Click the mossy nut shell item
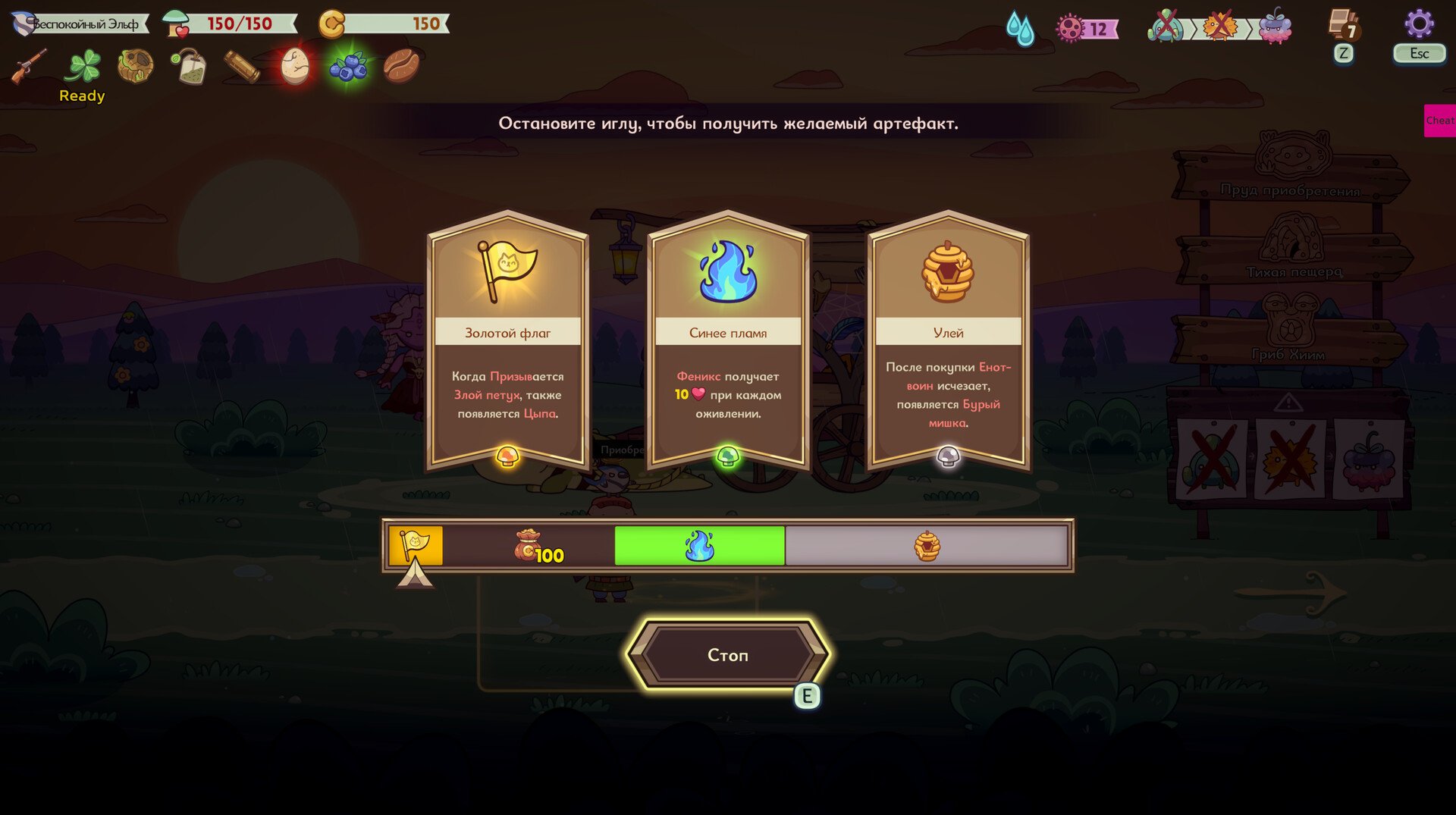 tap(136, 67)
